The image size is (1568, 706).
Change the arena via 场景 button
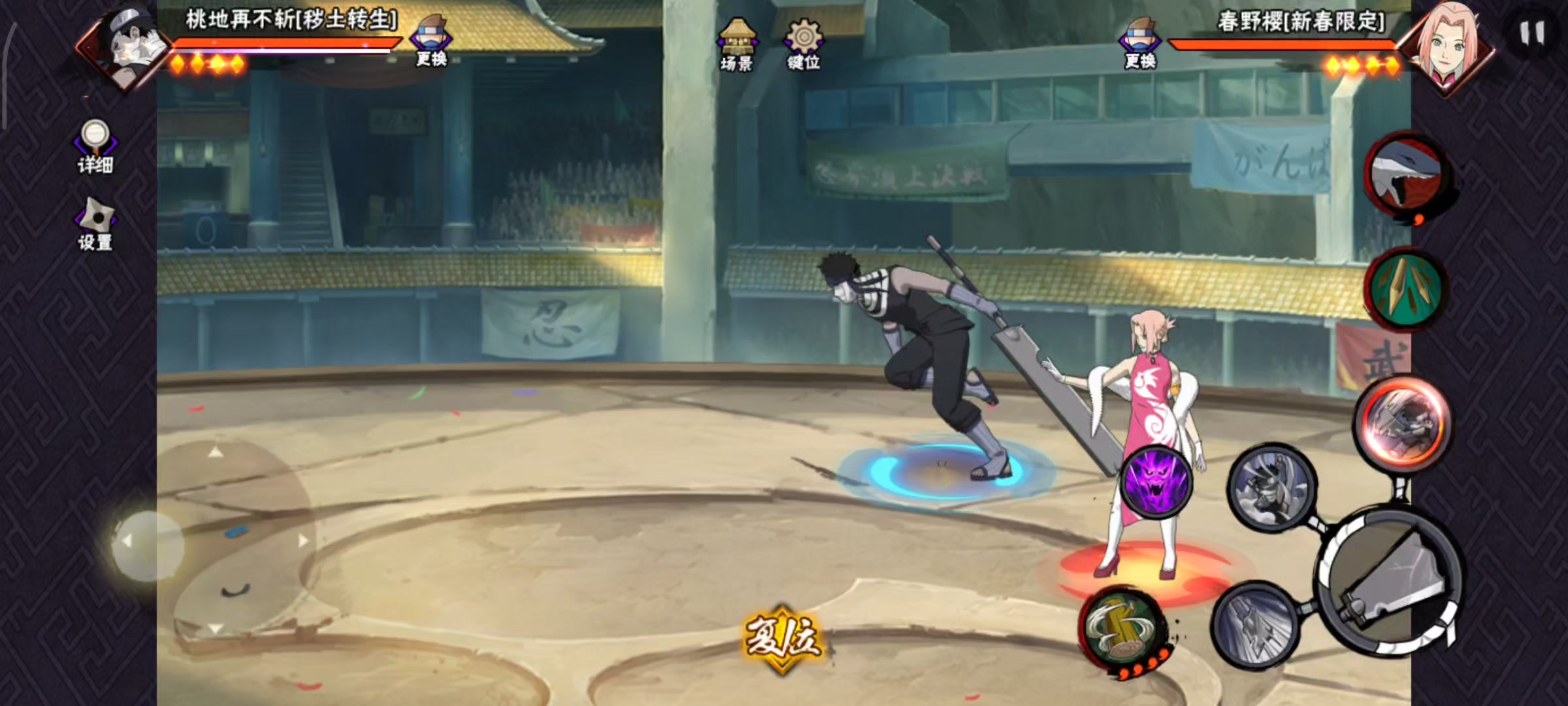tap(737, 44)
